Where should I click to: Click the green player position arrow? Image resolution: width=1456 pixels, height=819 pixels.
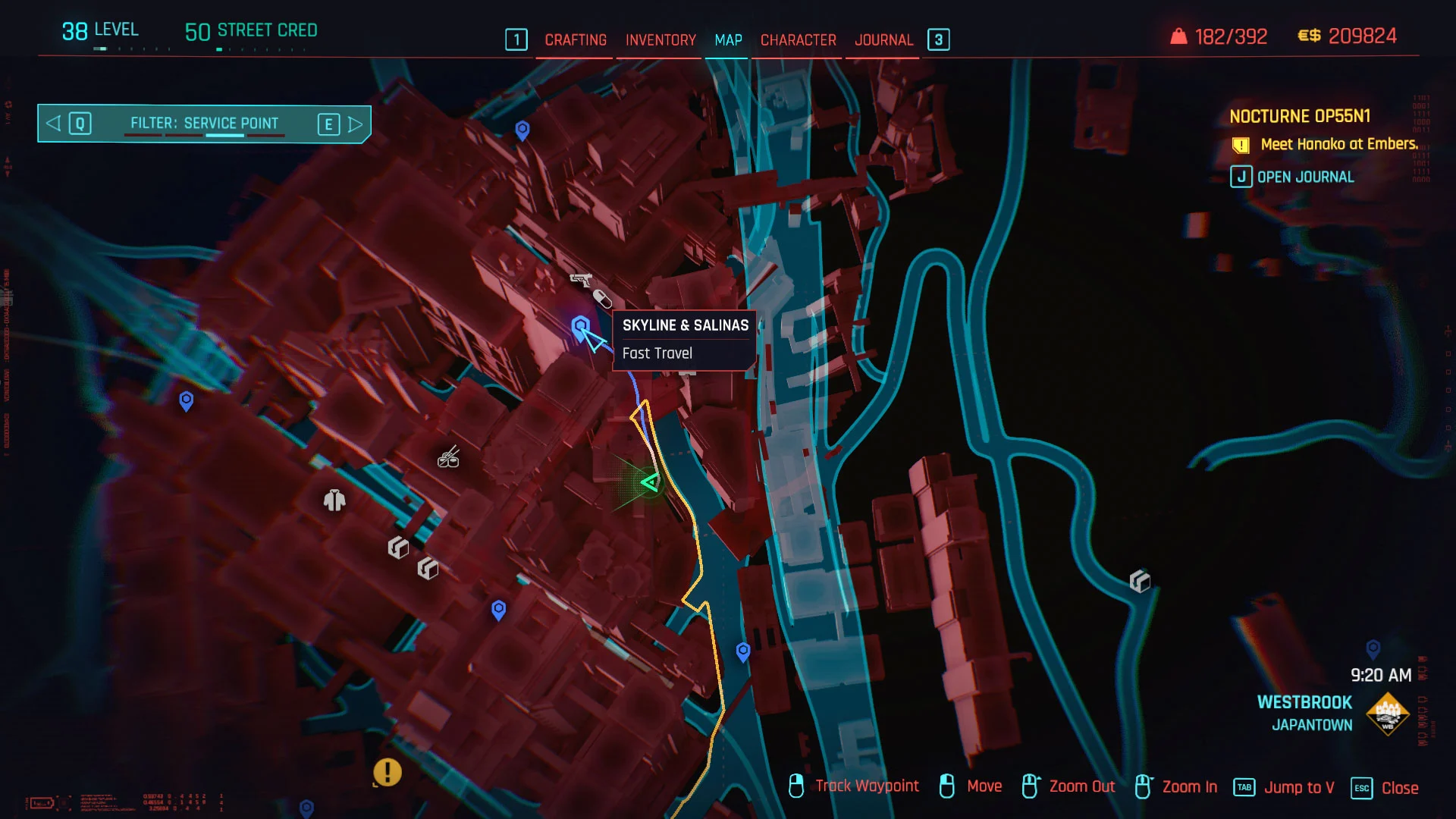[x=650, y=482]
